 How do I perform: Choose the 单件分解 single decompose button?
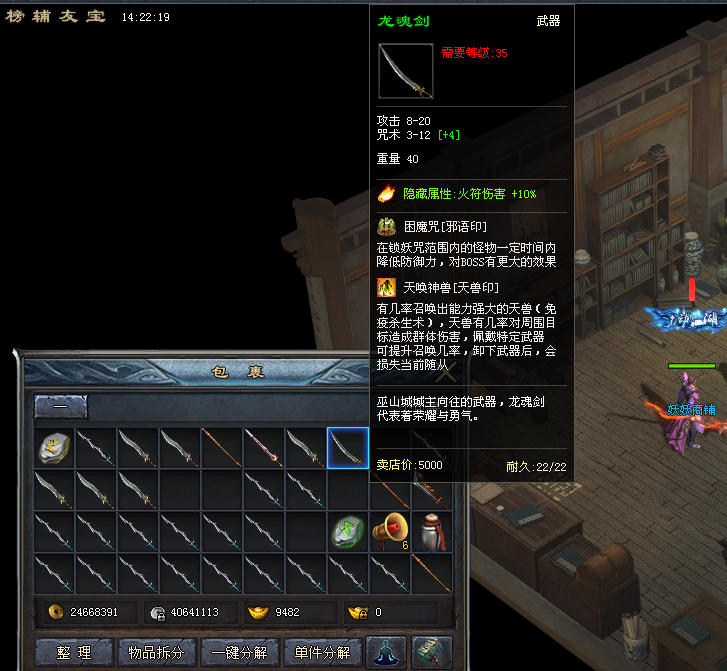click(322, 653)
